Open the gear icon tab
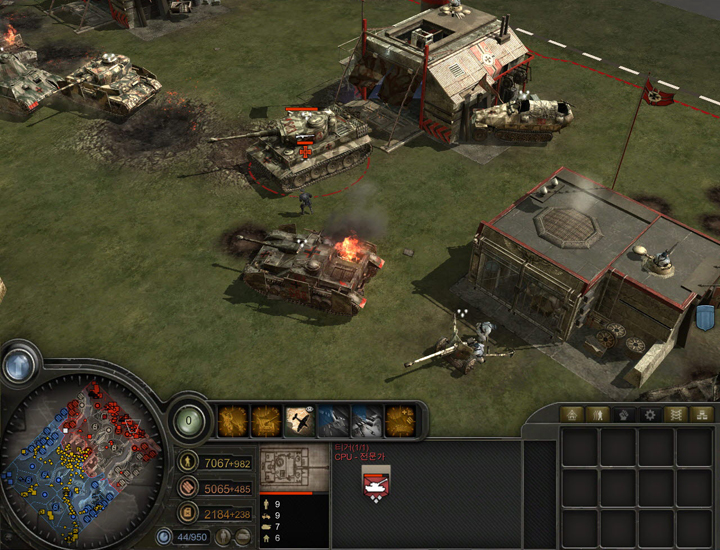The width and height of the screenshot is (720, 550). click(649, 414)
